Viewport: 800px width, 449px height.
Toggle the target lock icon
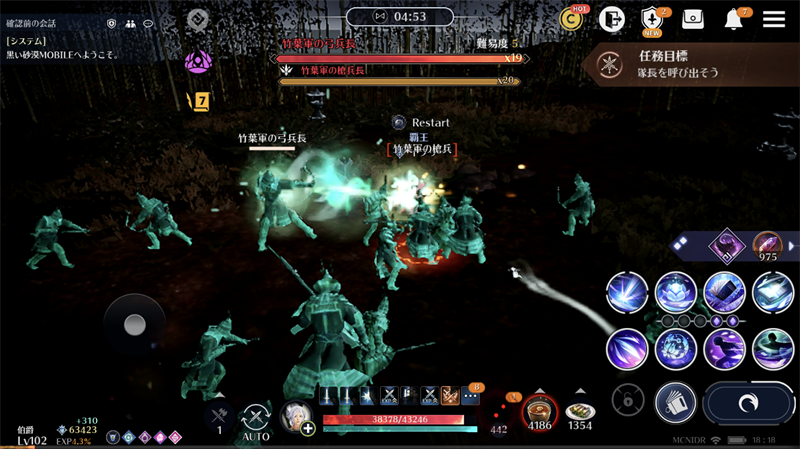pyautogui.click(x=628, y=401)
